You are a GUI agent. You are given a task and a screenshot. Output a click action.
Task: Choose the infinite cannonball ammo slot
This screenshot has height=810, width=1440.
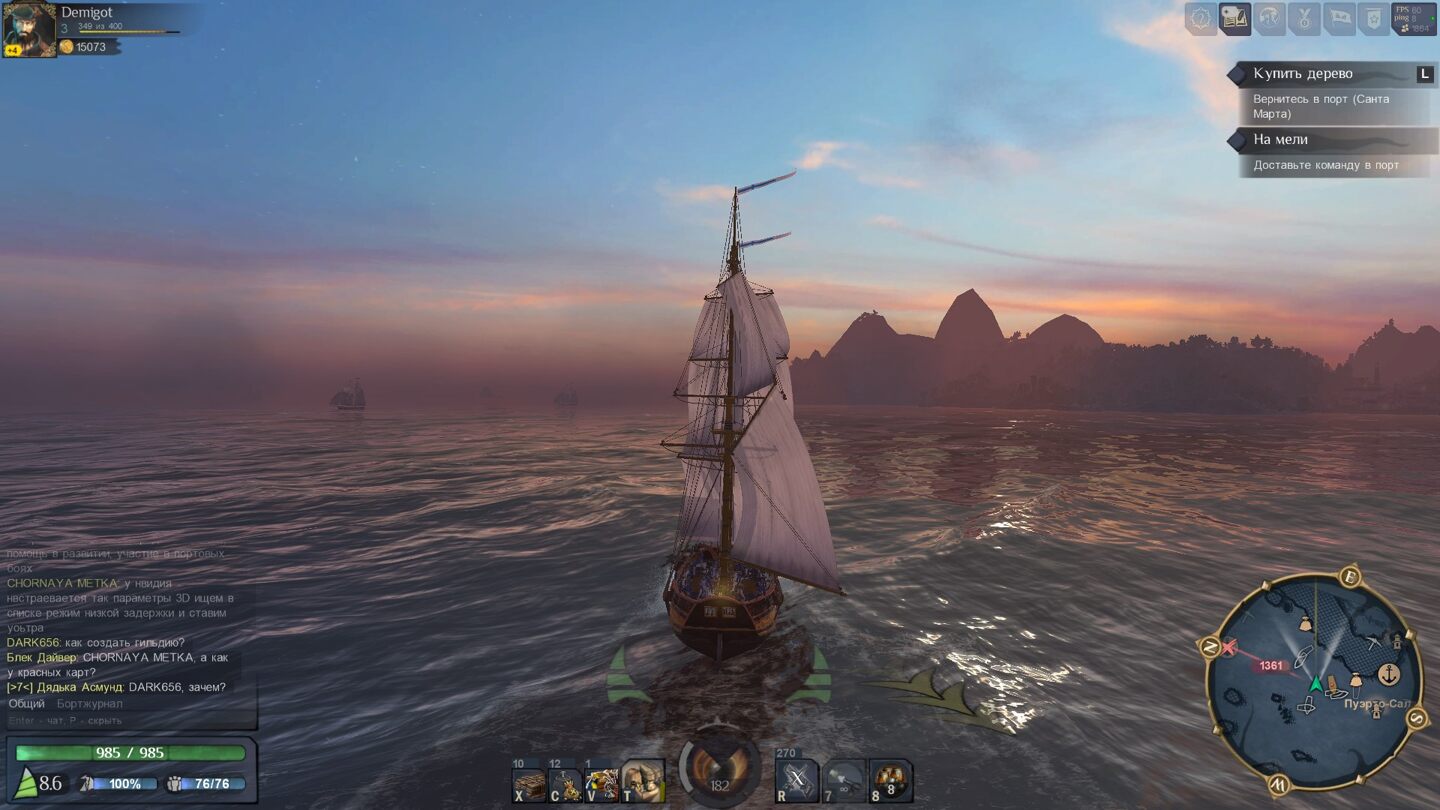[x=844, y=782]
